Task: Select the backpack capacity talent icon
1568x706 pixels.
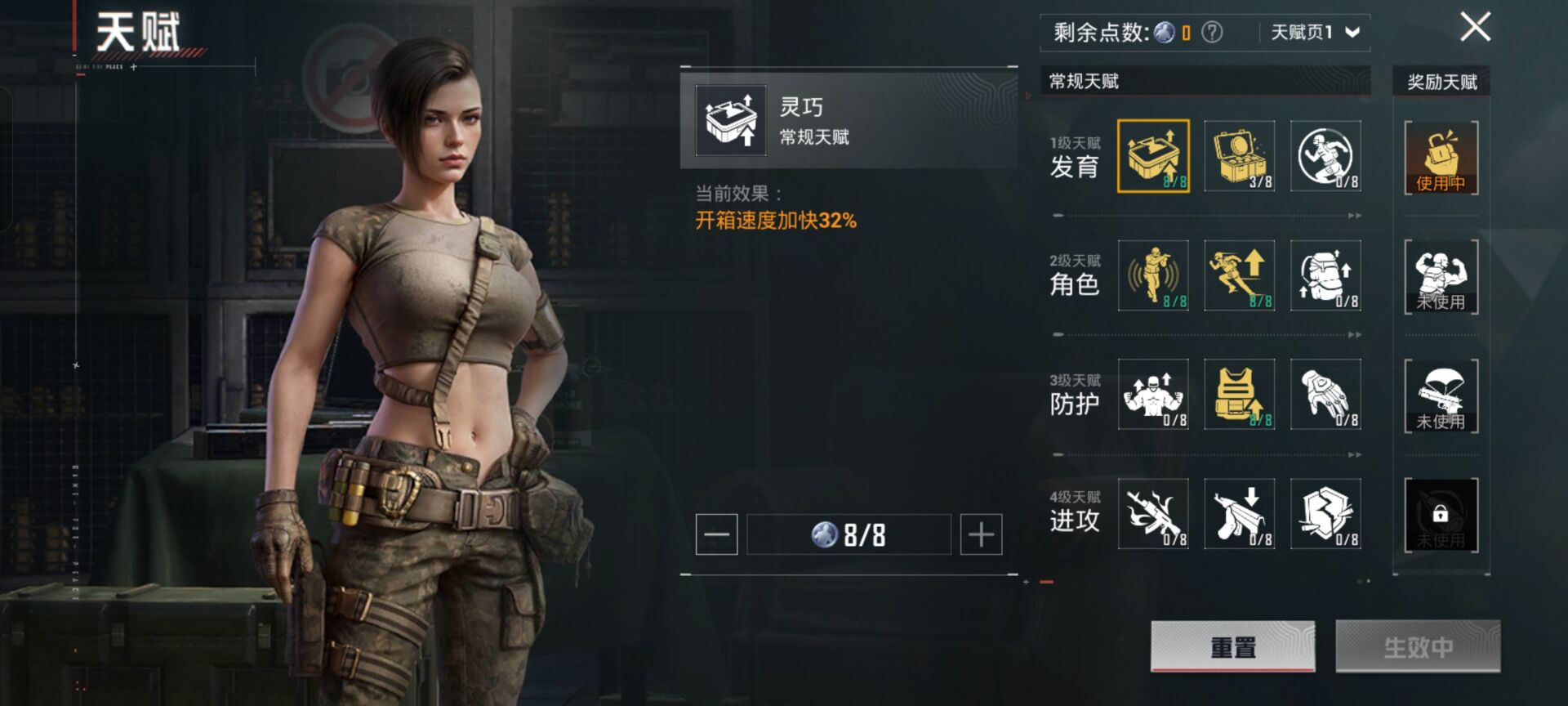Action: 1325,276
